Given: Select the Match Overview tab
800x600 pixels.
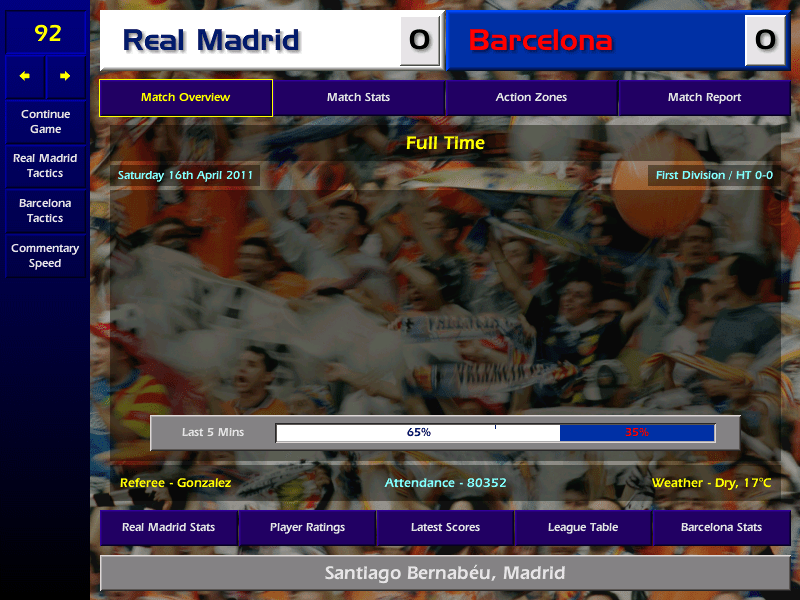Looking at the screenshot, I should tap(185, 98).
